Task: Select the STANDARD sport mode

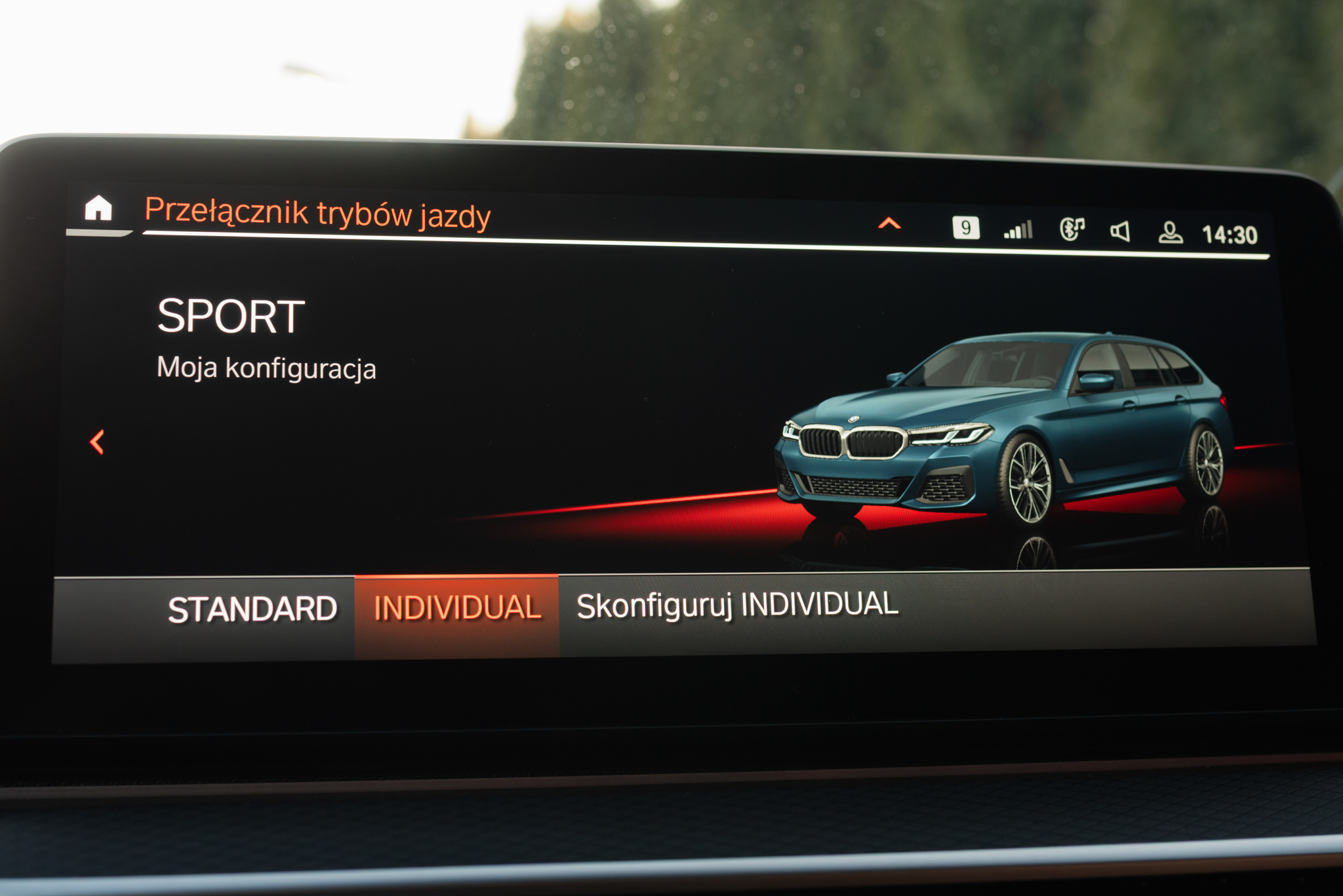Action: 252,610
